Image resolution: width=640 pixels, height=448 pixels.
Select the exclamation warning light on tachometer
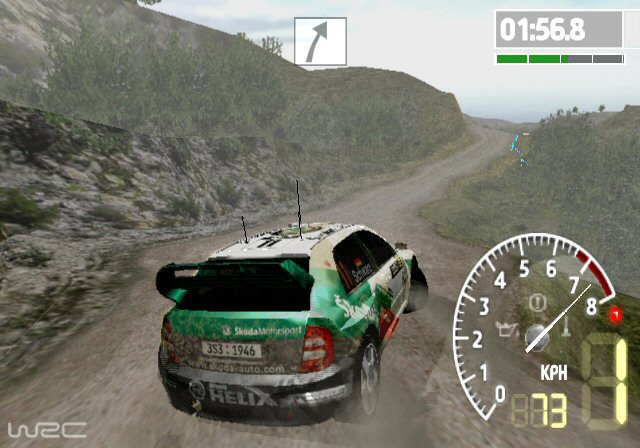(537, 300)
